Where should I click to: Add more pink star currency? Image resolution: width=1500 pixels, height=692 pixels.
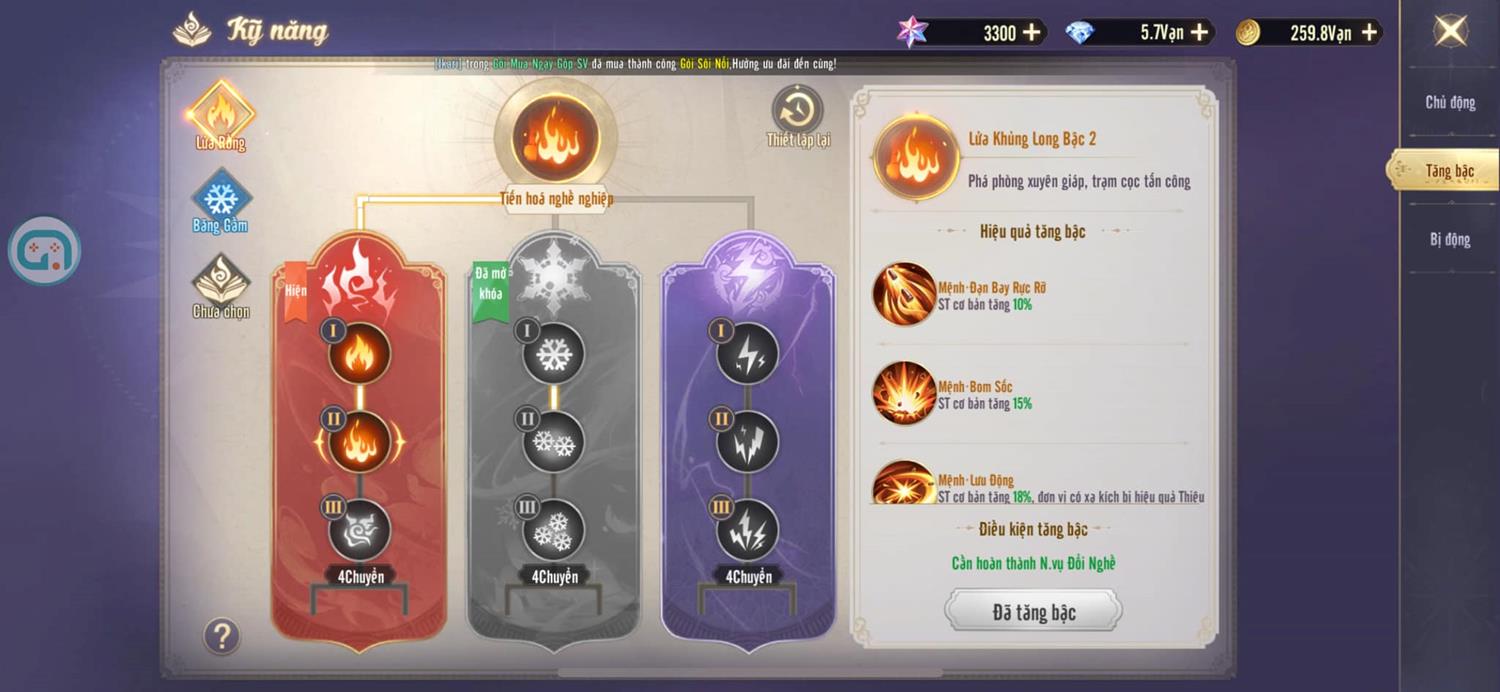coord(1032,33)
